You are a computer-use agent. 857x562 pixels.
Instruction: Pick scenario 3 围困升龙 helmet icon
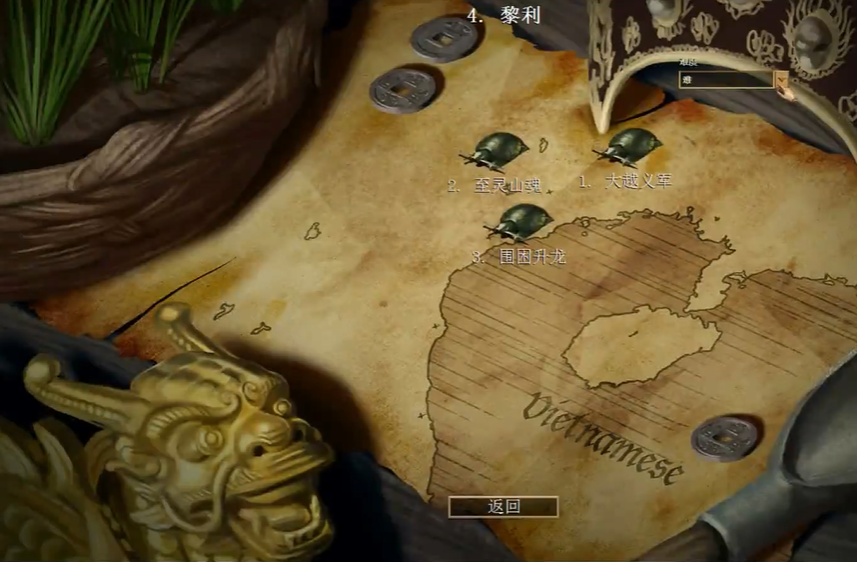point(521,222)
